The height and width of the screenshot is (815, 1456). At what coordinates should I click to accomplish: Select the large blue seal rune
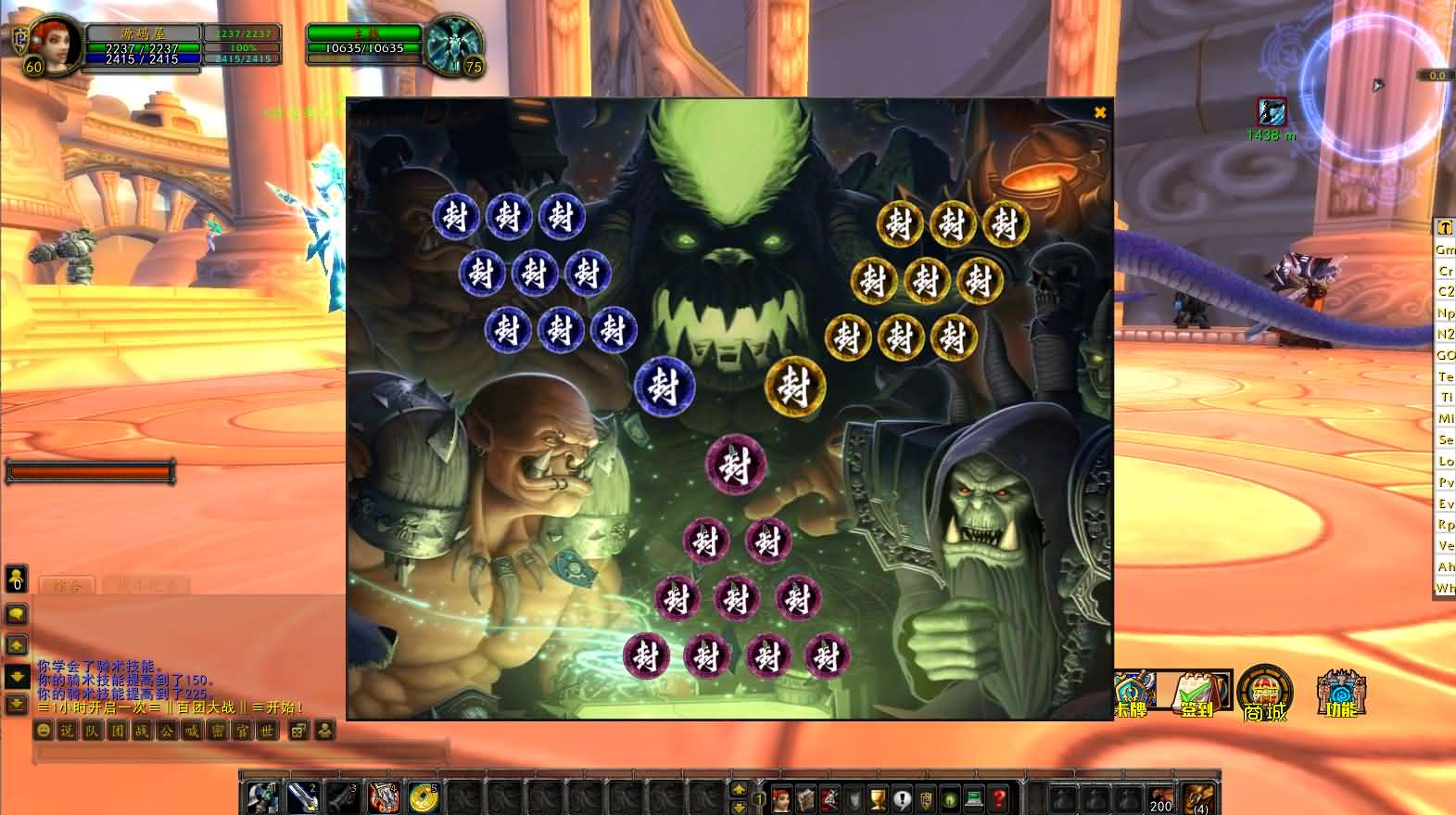coord(665,386)
